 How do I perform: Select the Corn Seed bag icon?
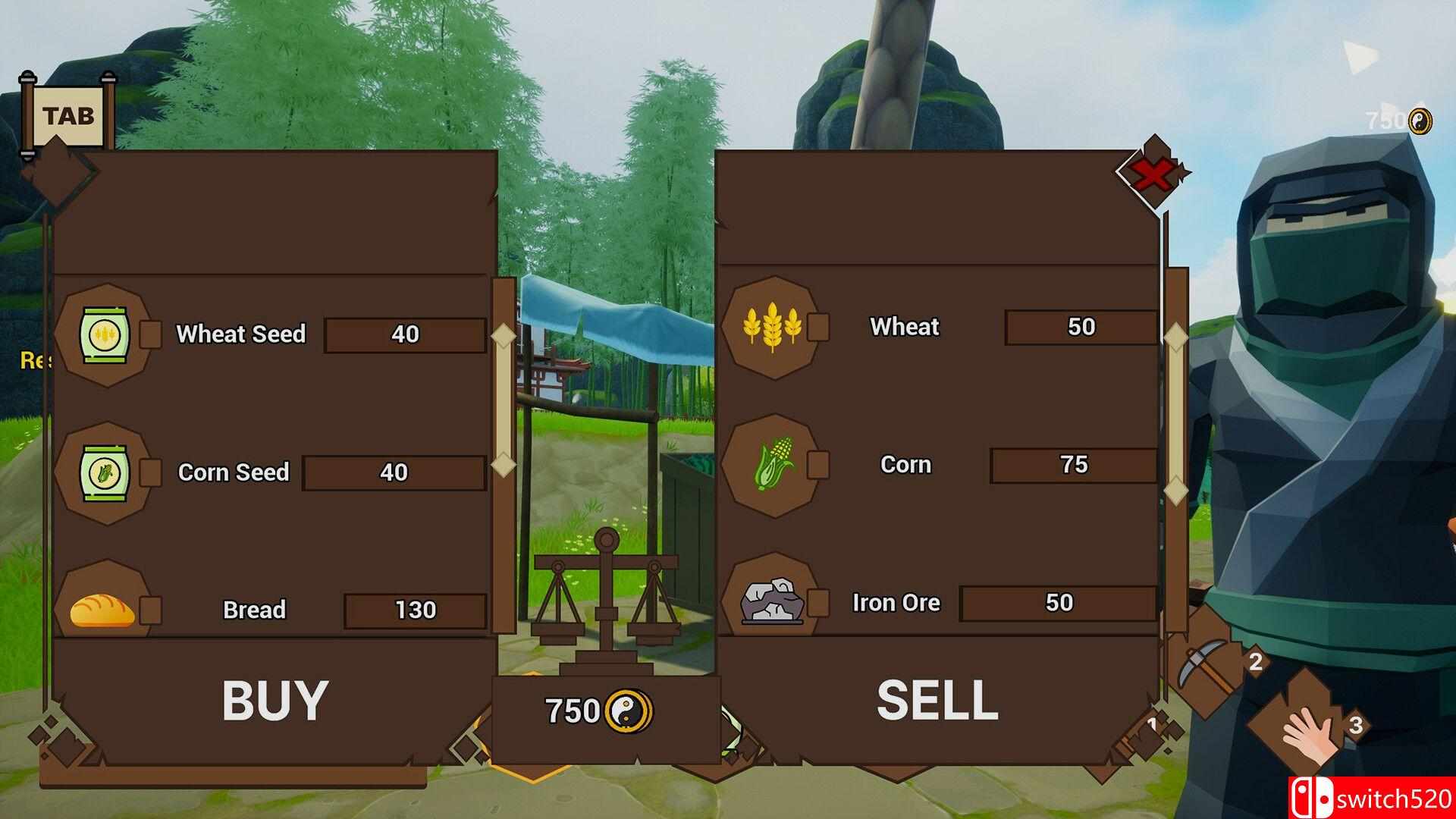(x=105, y=472)
